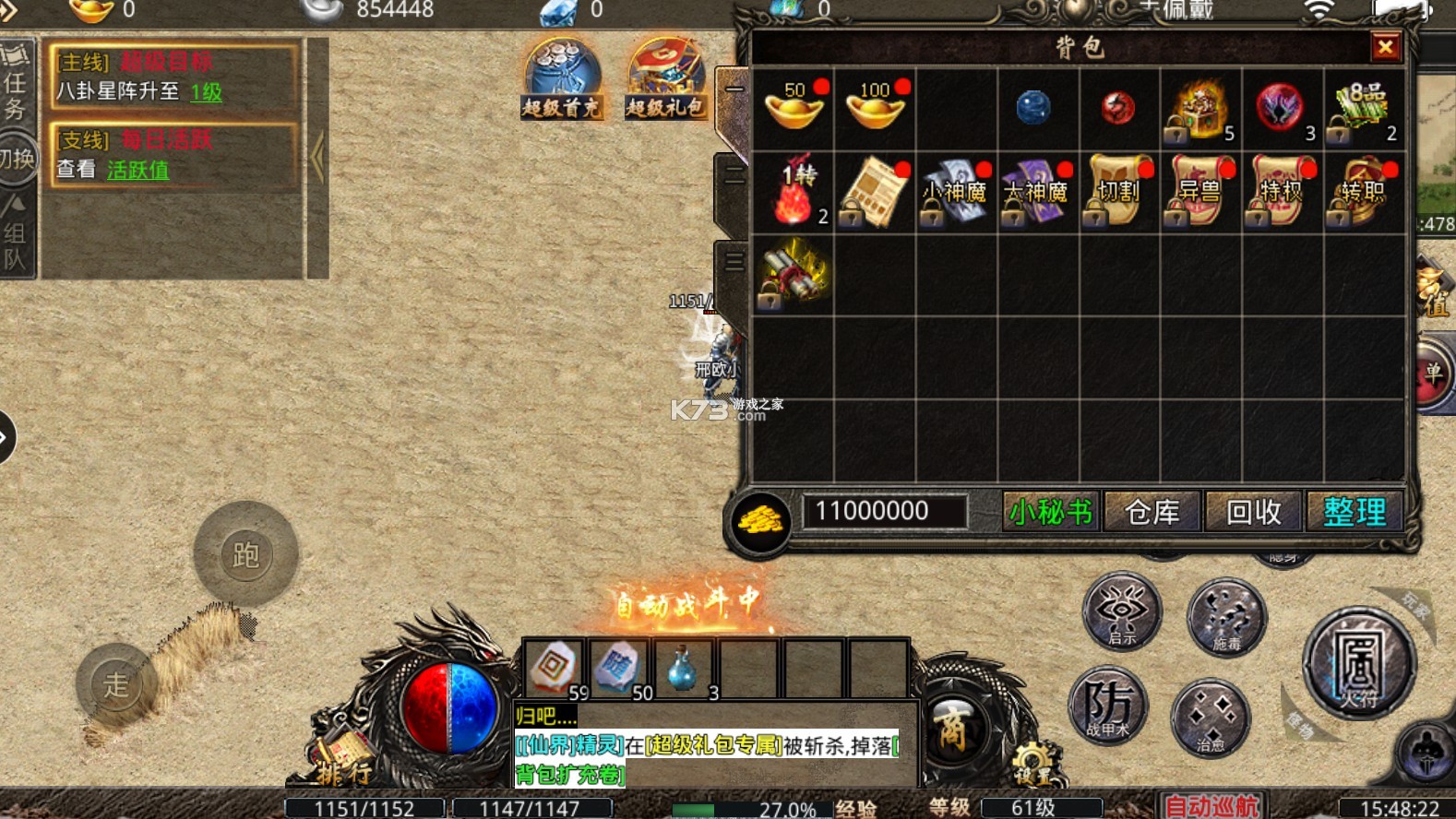Open the 超级首充 first recharge offer

point(562,80)
